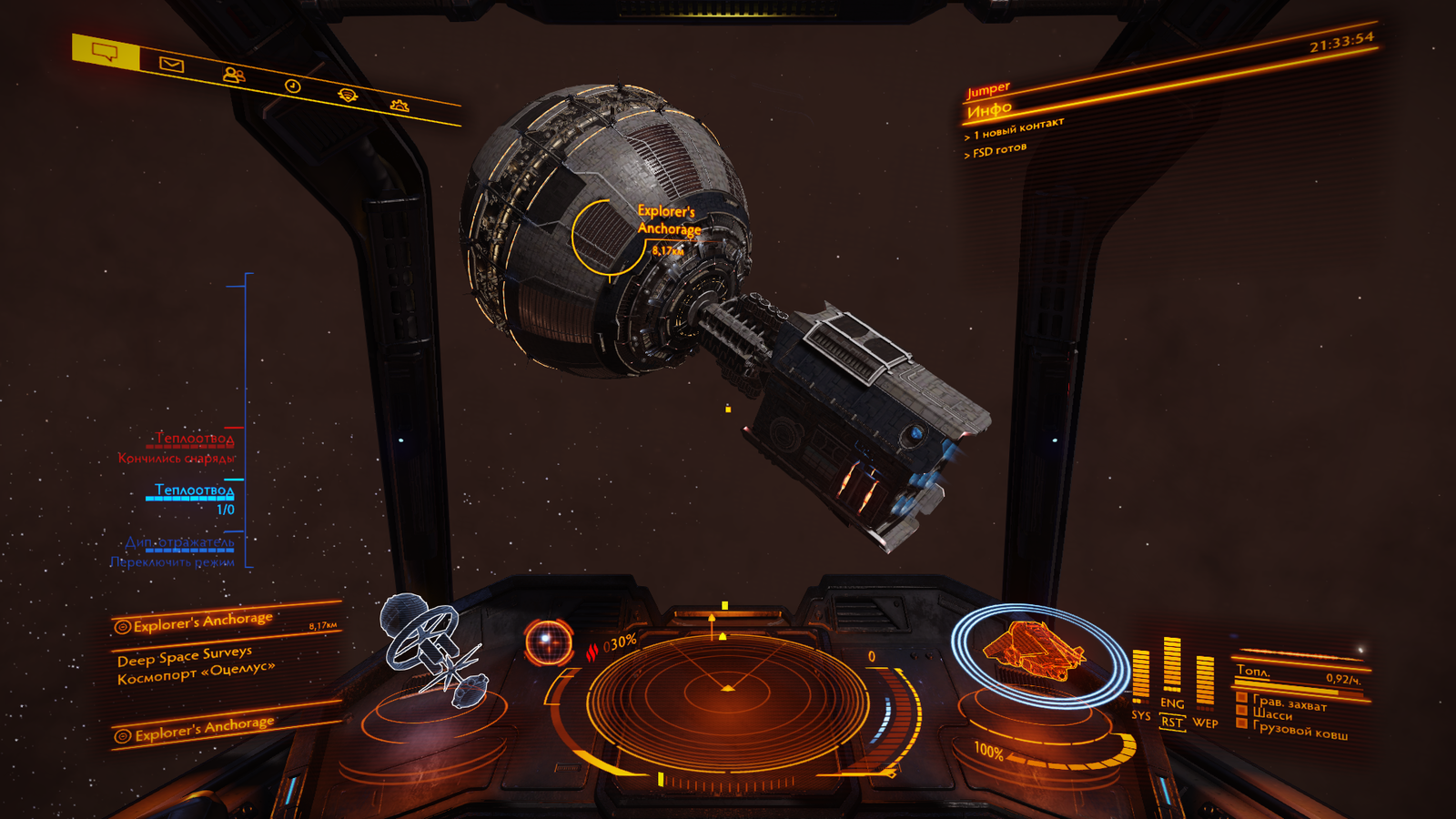Switch to the envelope inbox tab
The width and height of the screenshot is (1456, 819).
click(171, 64)
